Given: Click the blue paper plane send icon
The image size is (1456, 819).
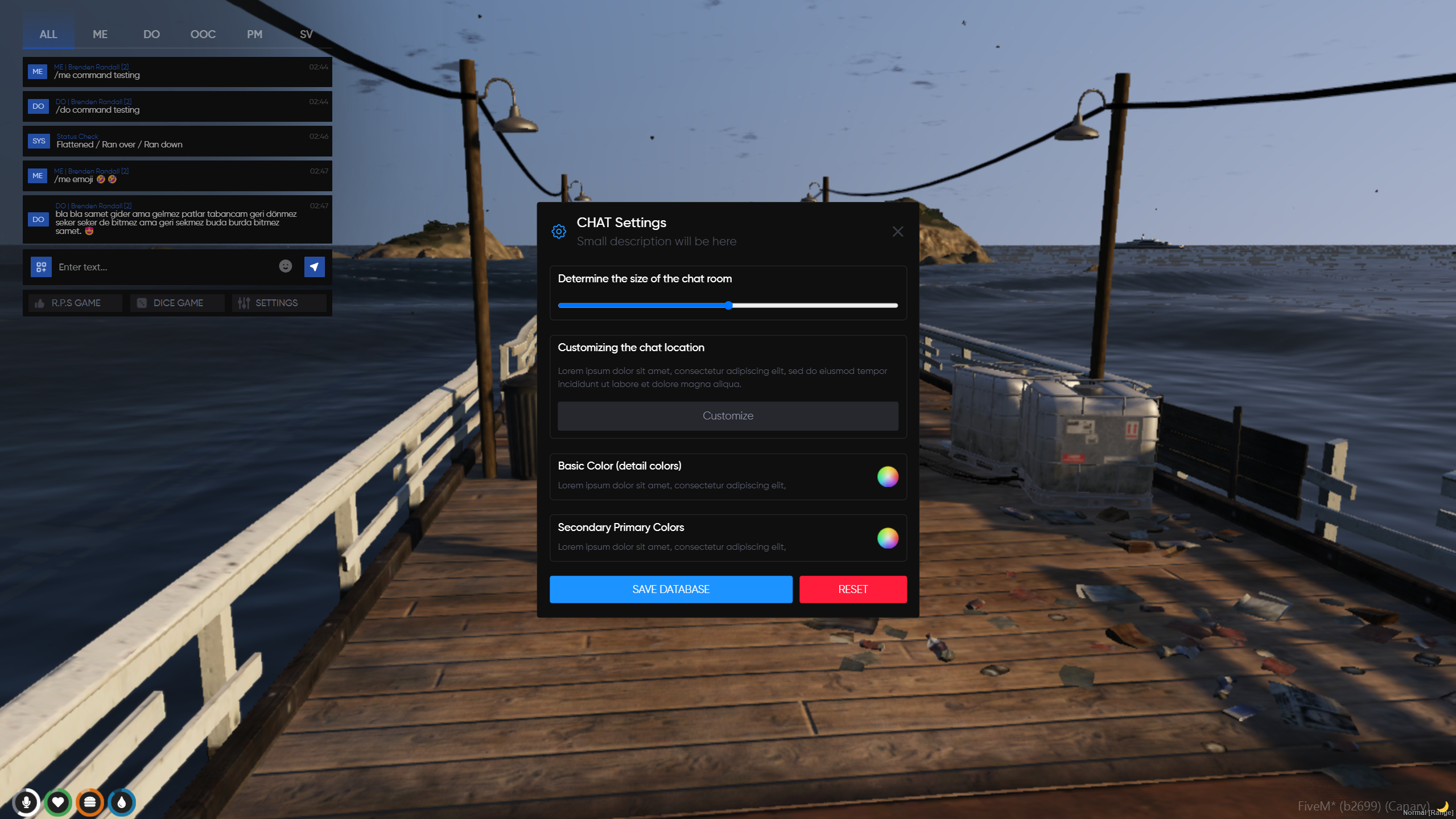Looking at the screenshot, I should tap(314, 266).
